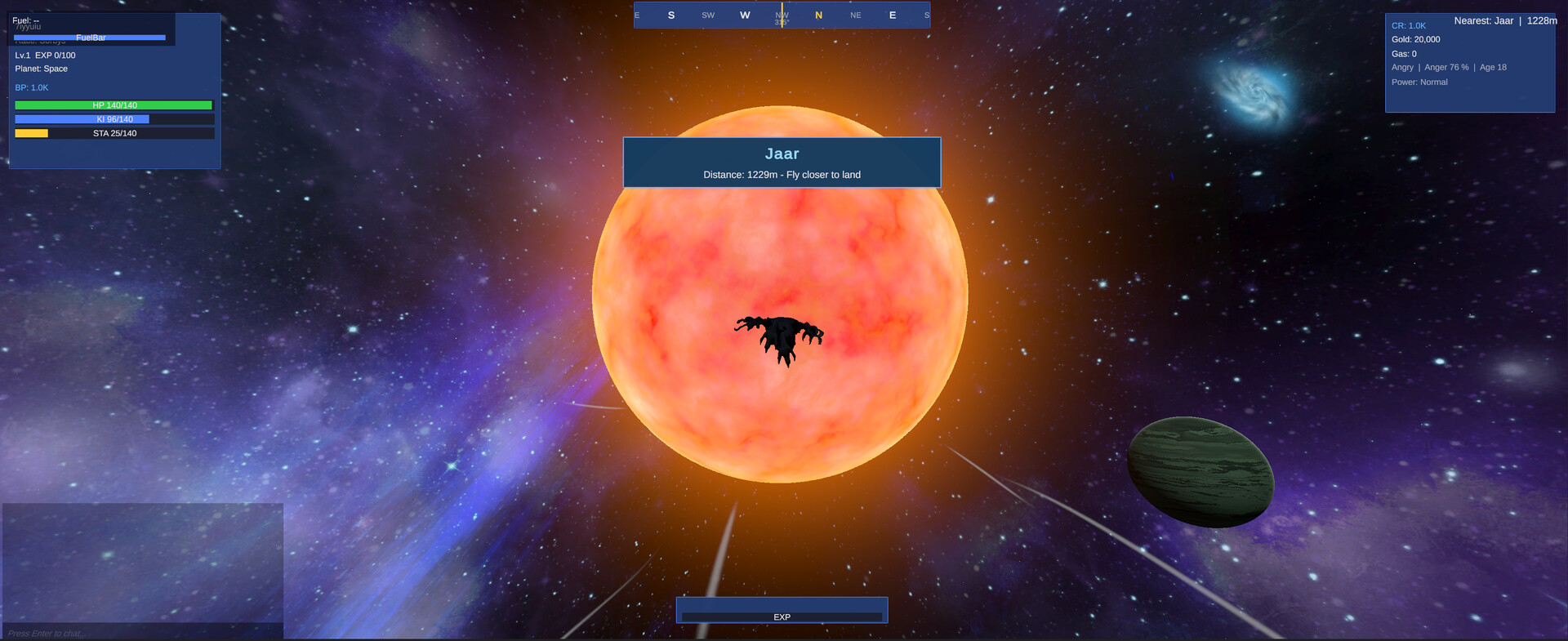Click the green HP 140/140 bar
Image resolution: width=1568 pixels, height=641 pixels.
coord(114,105)
